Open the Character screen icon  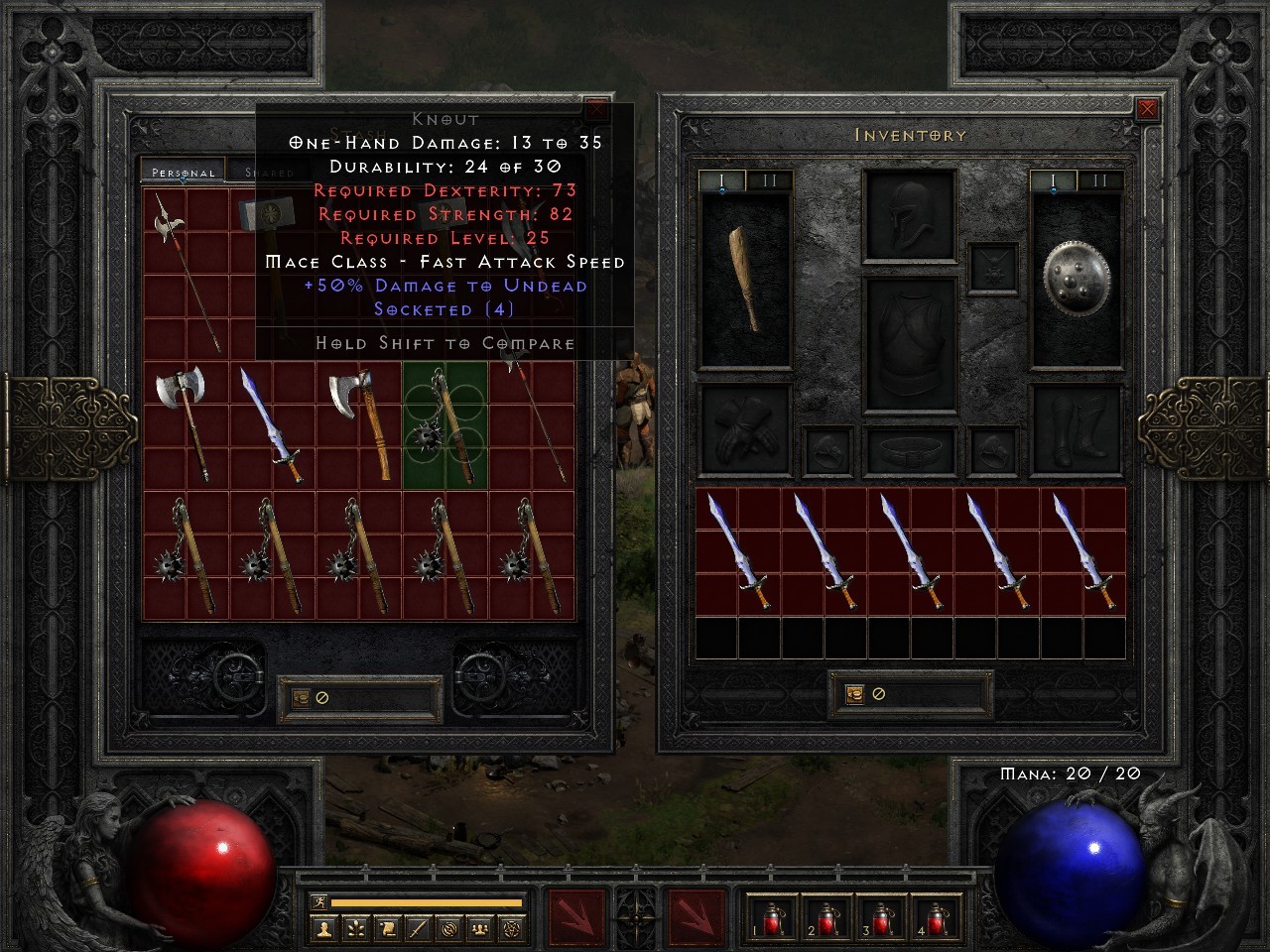[323, 927]
